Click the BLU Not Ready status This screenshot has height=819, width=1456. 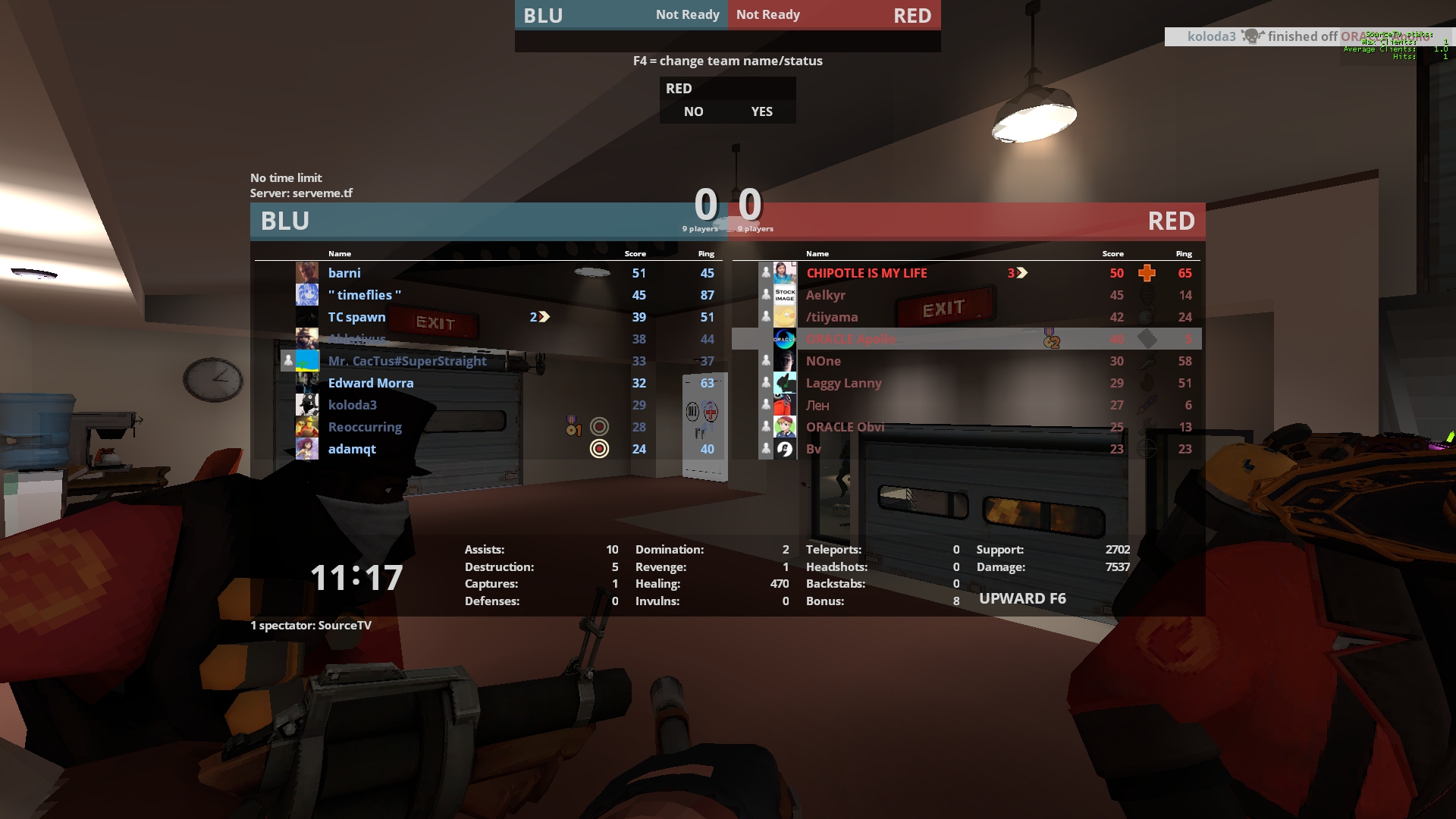pyautogui.click(x=687, y=14)
